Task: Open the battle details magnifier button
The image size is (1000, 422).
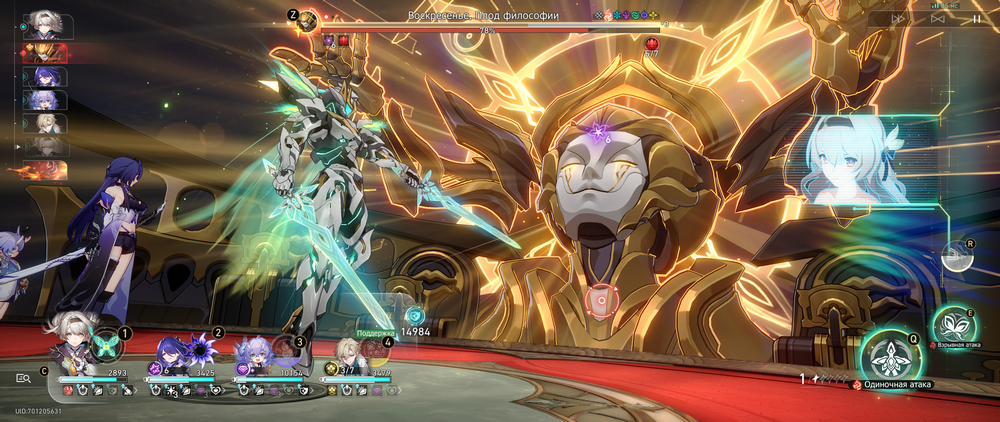Action: tap(23, 378)
